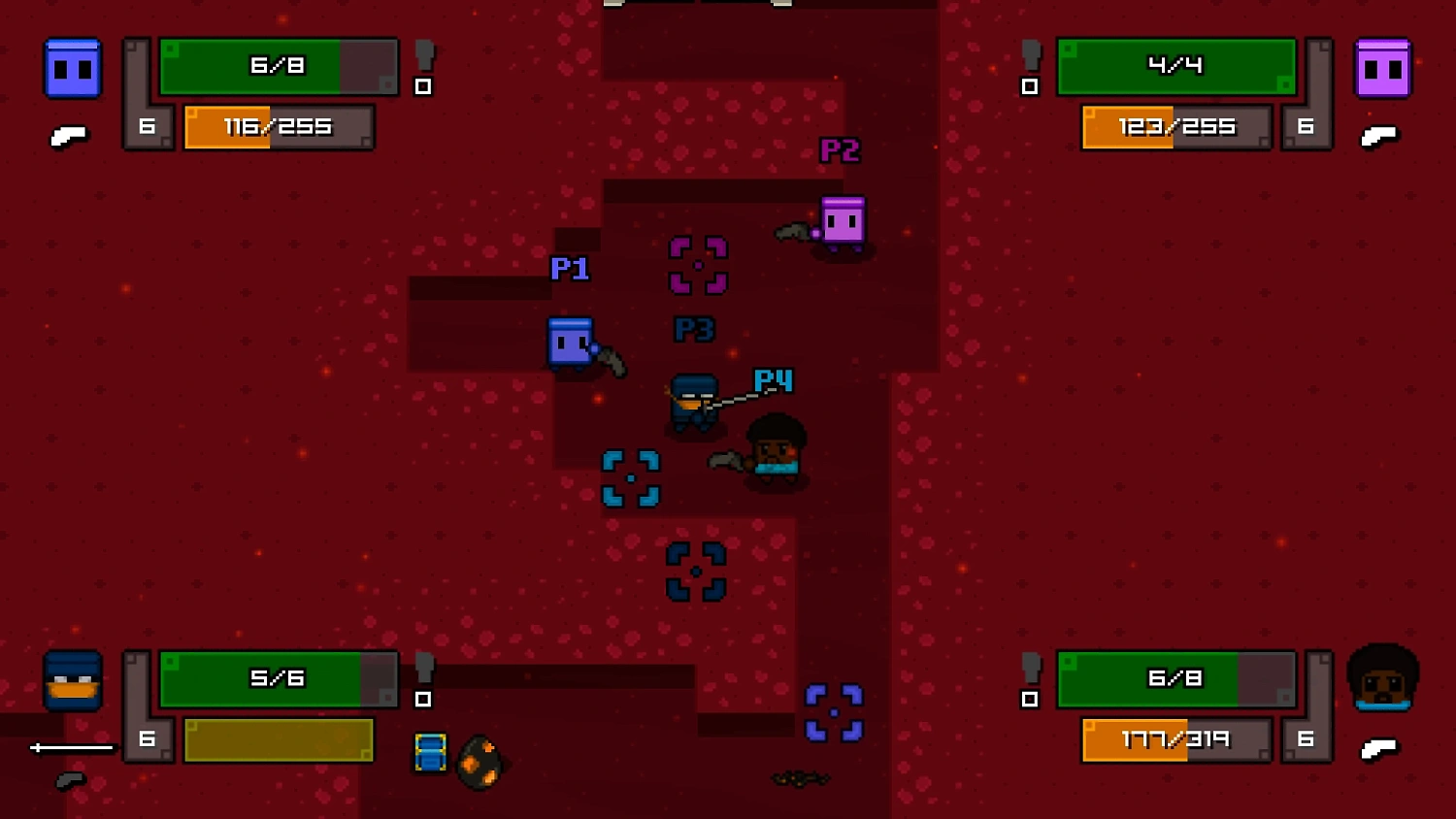Click P1's blue square character portrait
Screen dimensions: 1456x819
(73, 68)
